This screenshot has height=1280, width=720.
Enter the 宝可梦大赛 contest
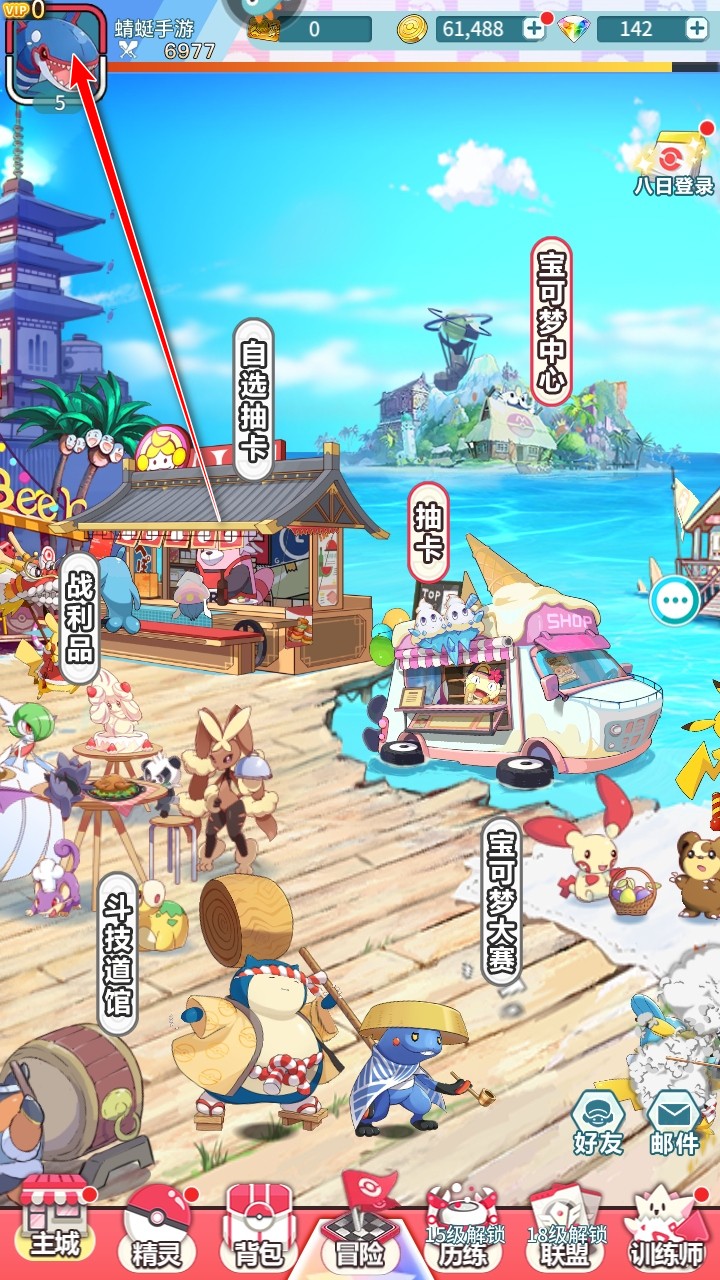(x=501, y=900)
